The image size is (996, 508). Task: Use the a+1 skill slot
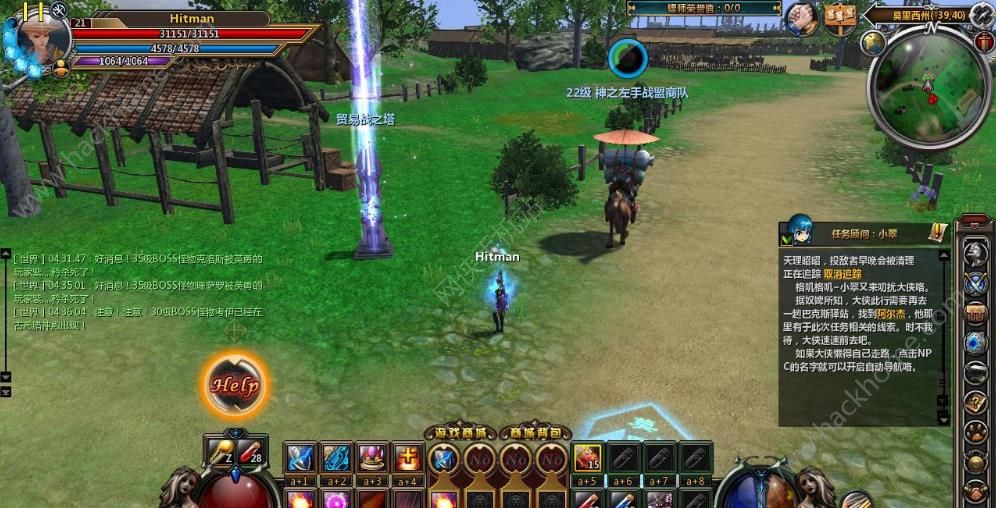pos(300,458)
